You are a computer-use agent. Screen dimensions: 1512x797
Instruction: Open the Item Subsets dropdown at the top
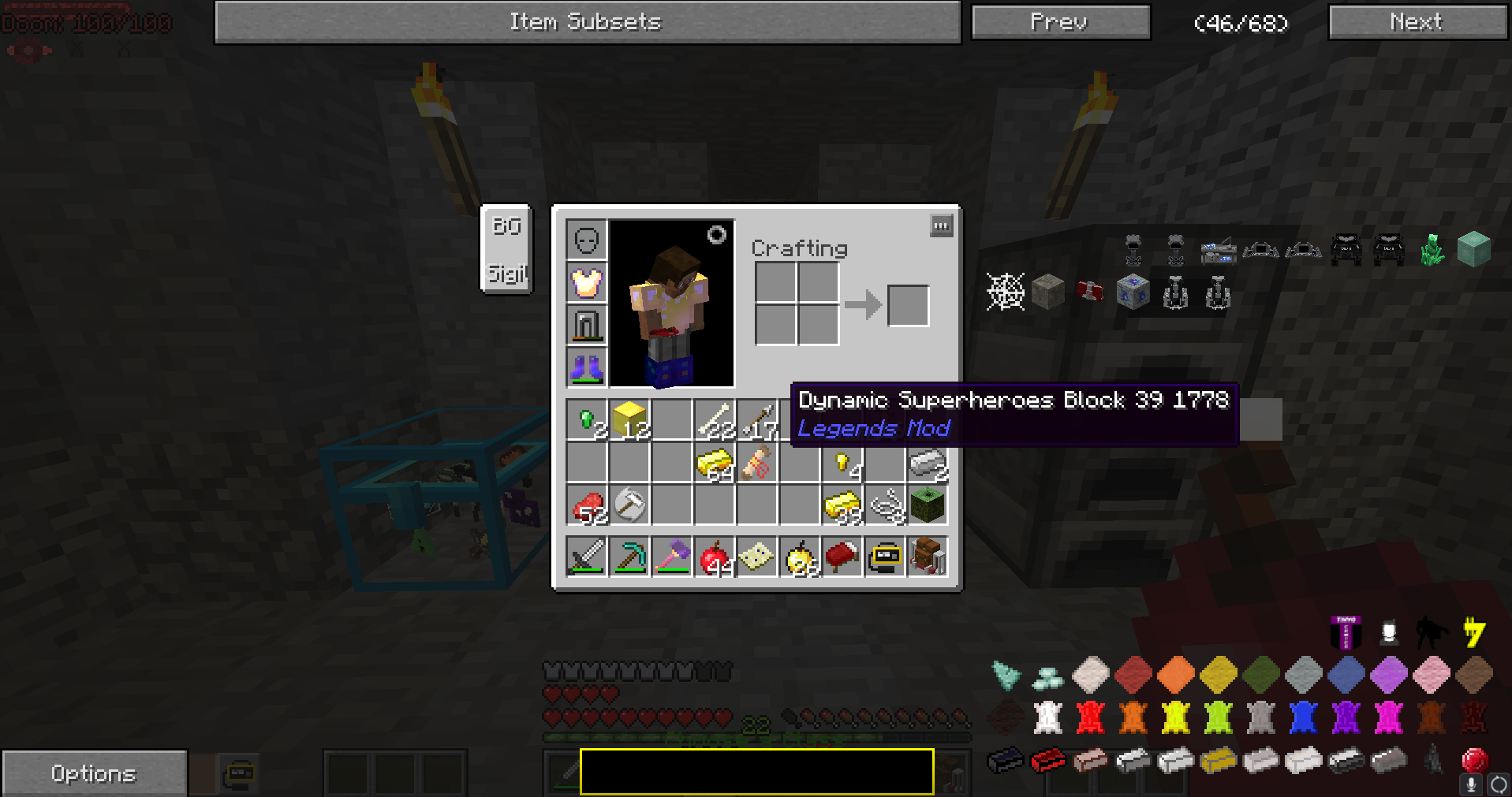(588, 21)
